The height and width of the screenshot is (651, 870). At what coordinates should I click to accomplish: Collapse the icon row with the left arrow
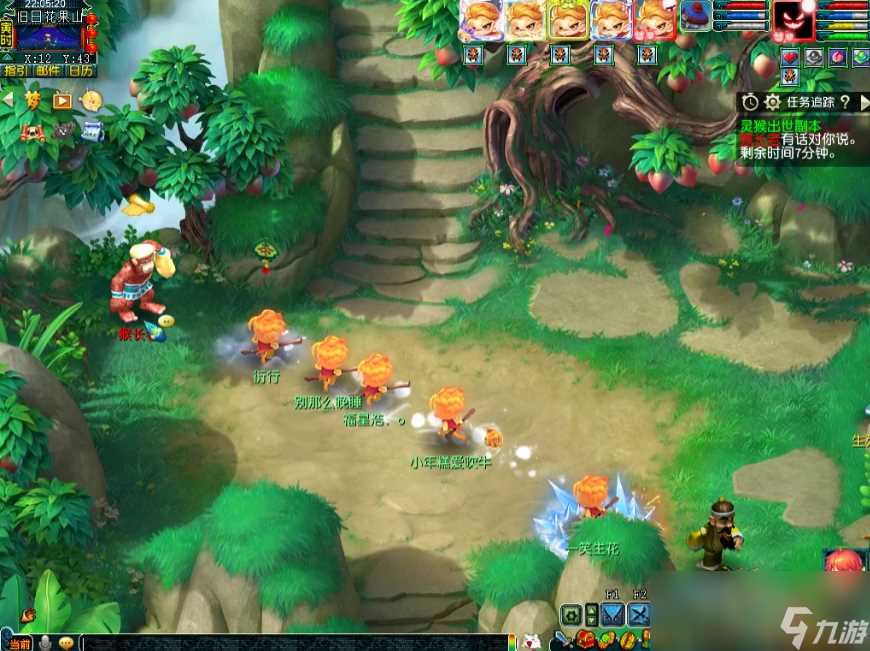tap(7, 100)
